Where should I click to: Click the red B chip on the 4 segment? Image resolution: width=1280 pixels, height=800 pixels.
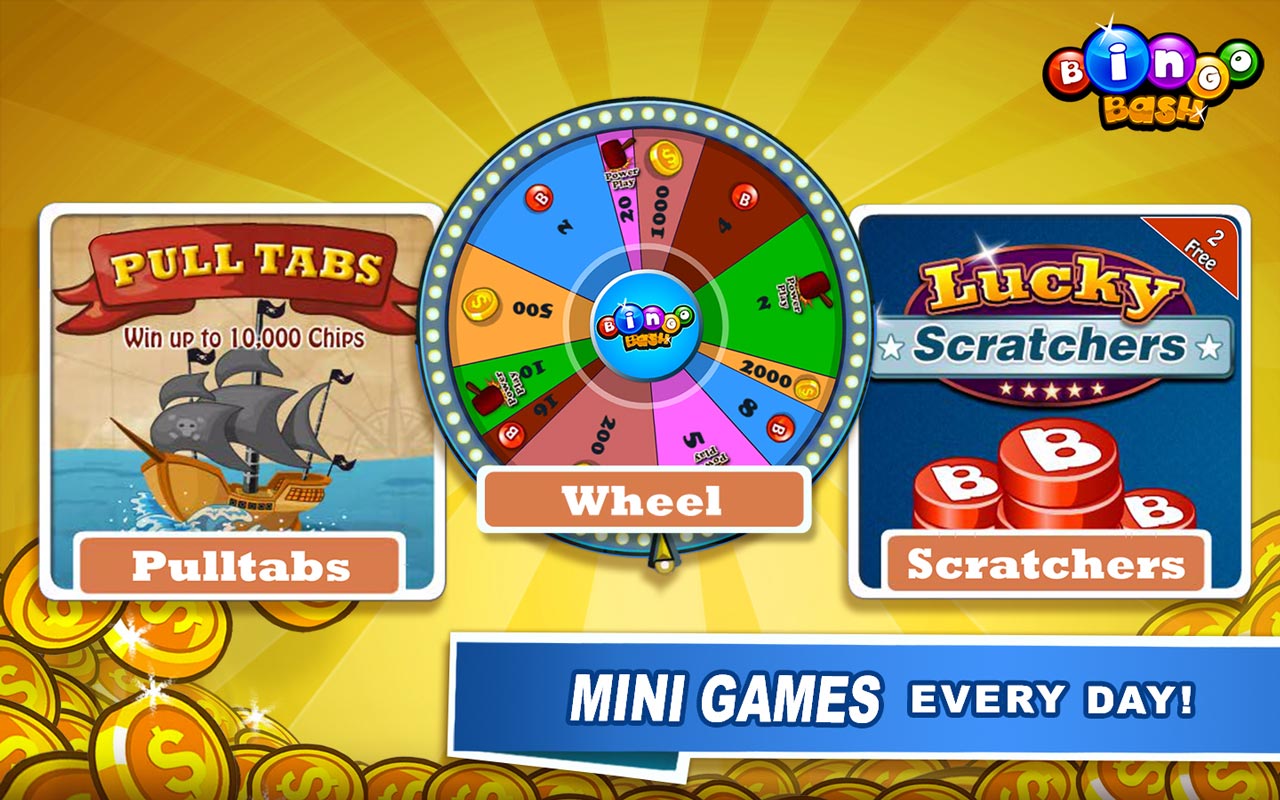pyautogui.click(x=745, y=198)
